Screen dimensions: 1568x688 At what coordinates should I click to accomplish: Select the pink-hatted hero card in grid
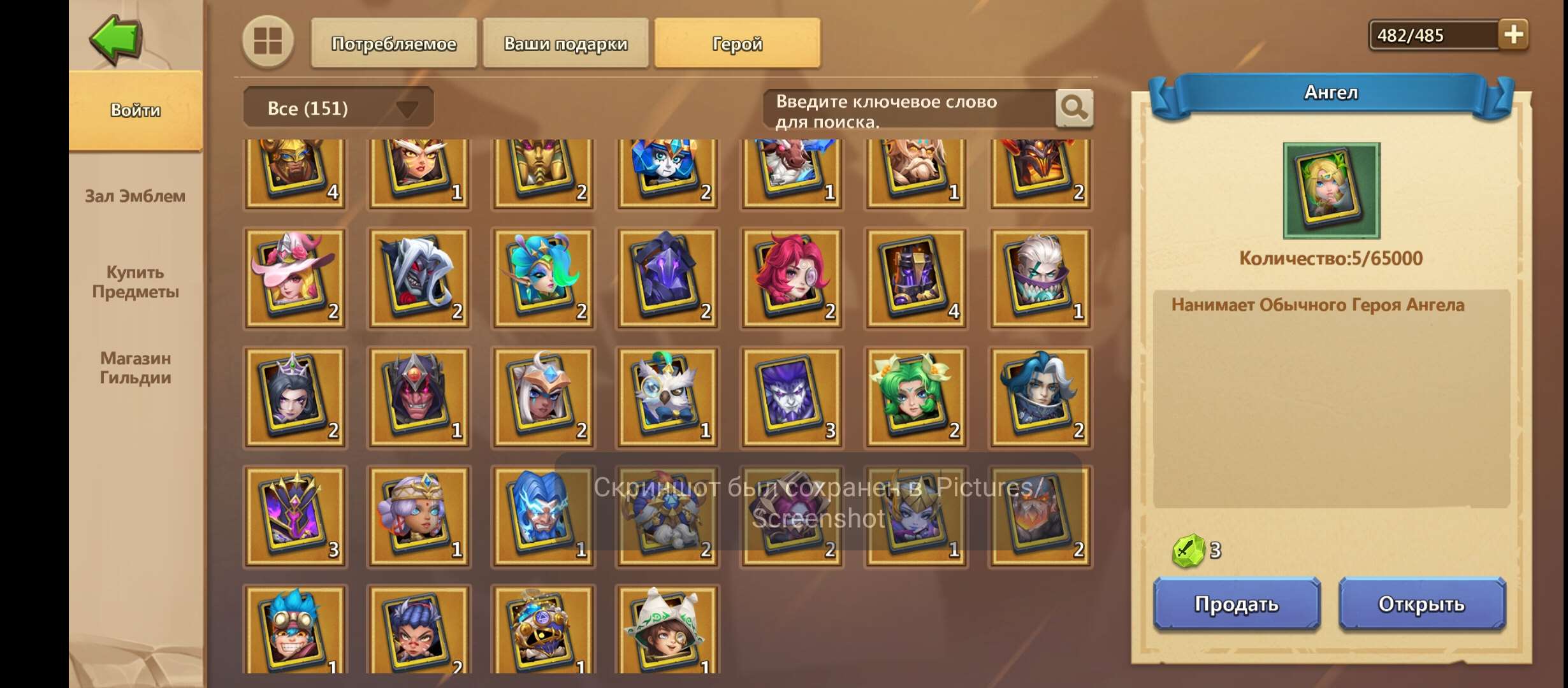(x=295, y=277)
